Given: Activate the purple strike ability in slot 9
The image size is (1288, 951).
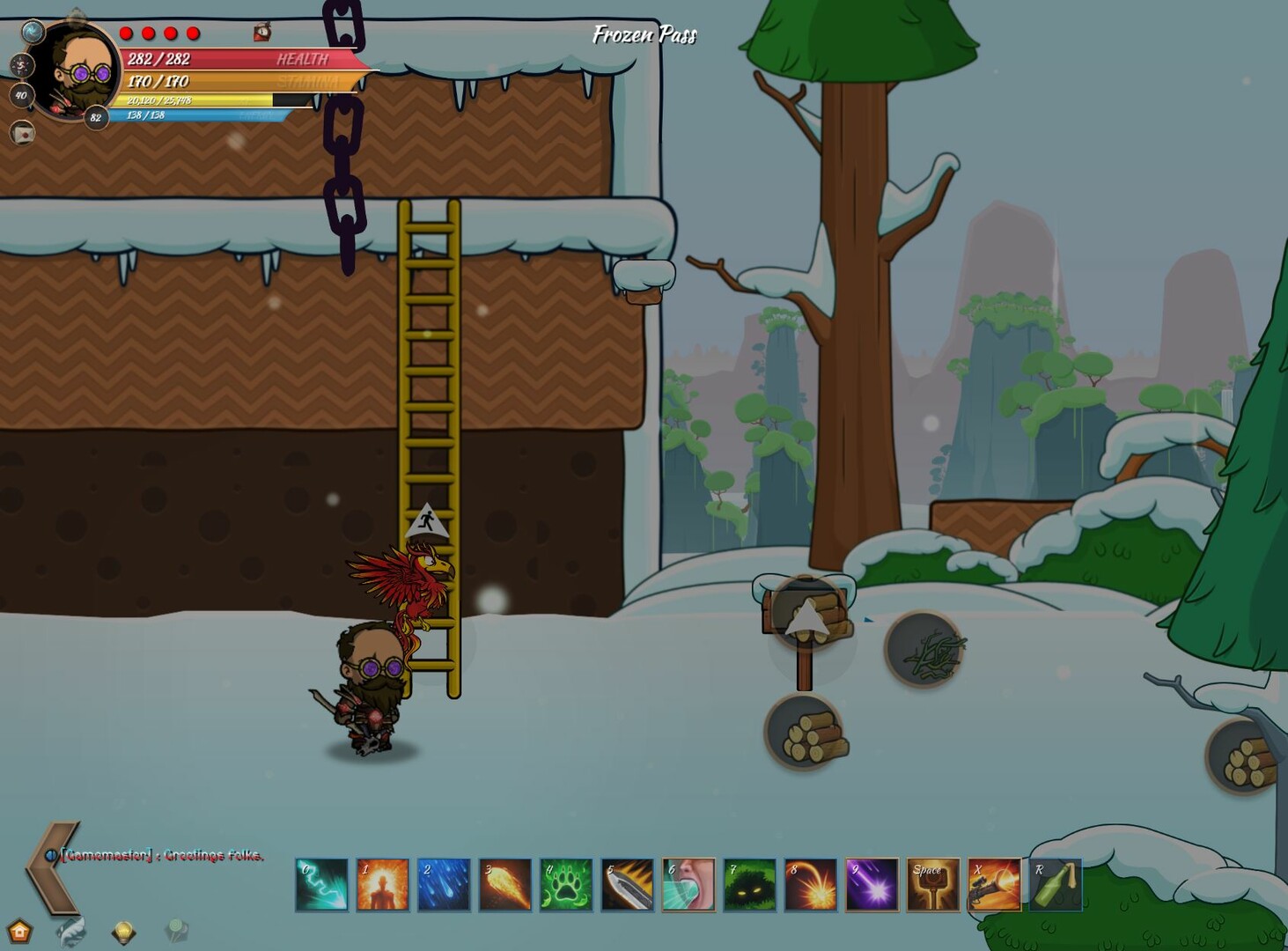Looking at the screenshot, I should pos(871,884).
